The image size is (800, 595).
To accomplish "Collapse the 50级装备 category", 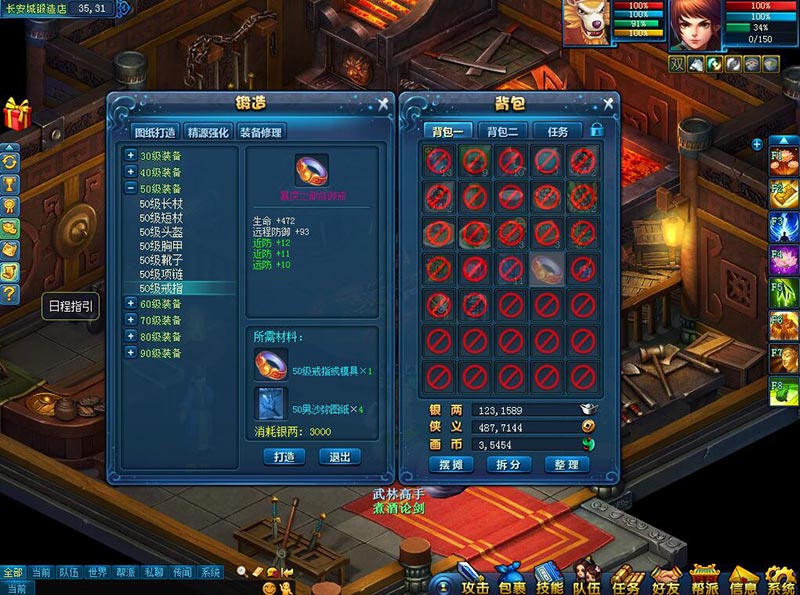I will pos(131,188).
